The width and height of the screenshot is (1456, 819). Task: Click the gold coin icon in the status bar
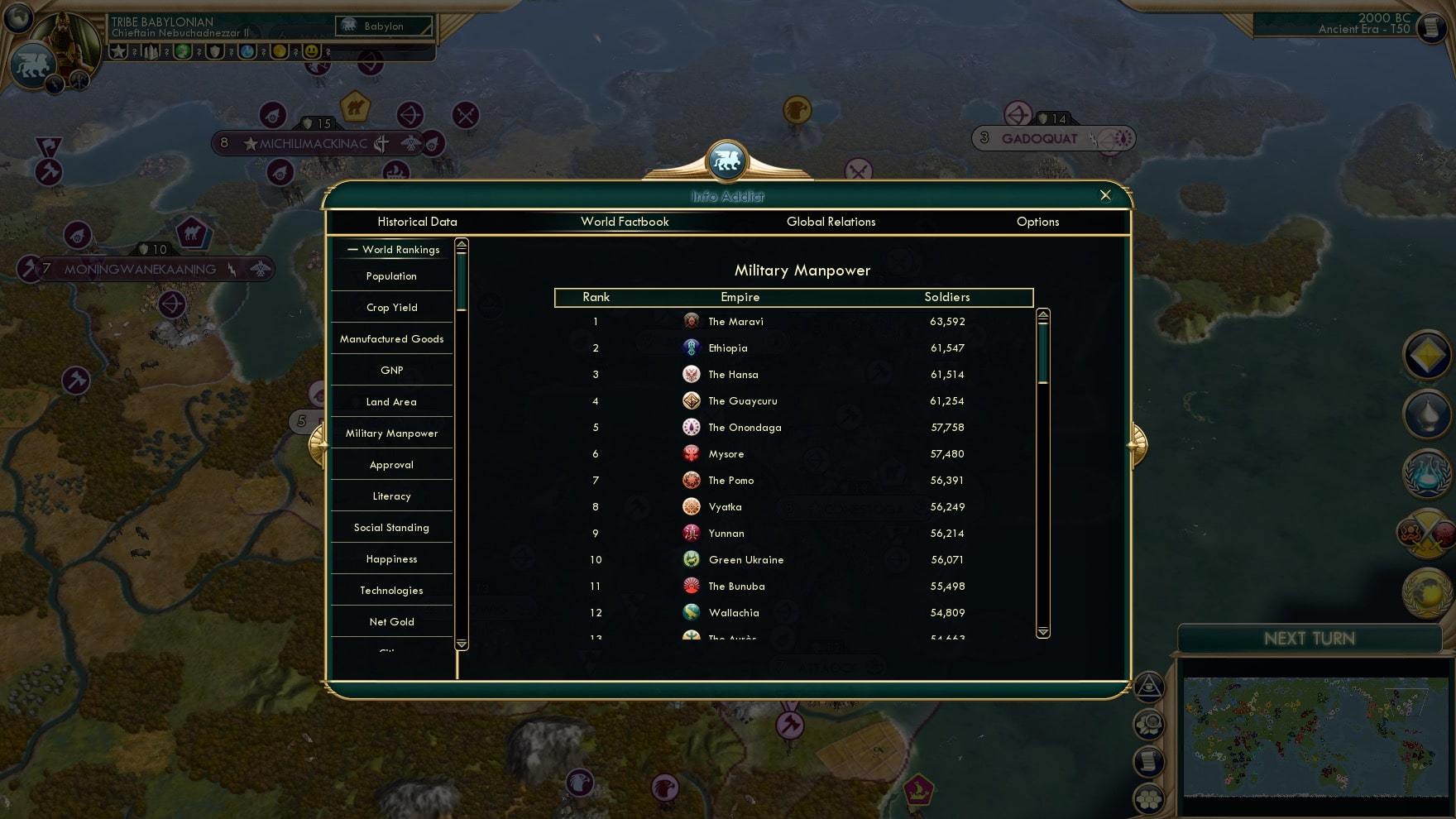pyautogui.click(x=278, y=51)
